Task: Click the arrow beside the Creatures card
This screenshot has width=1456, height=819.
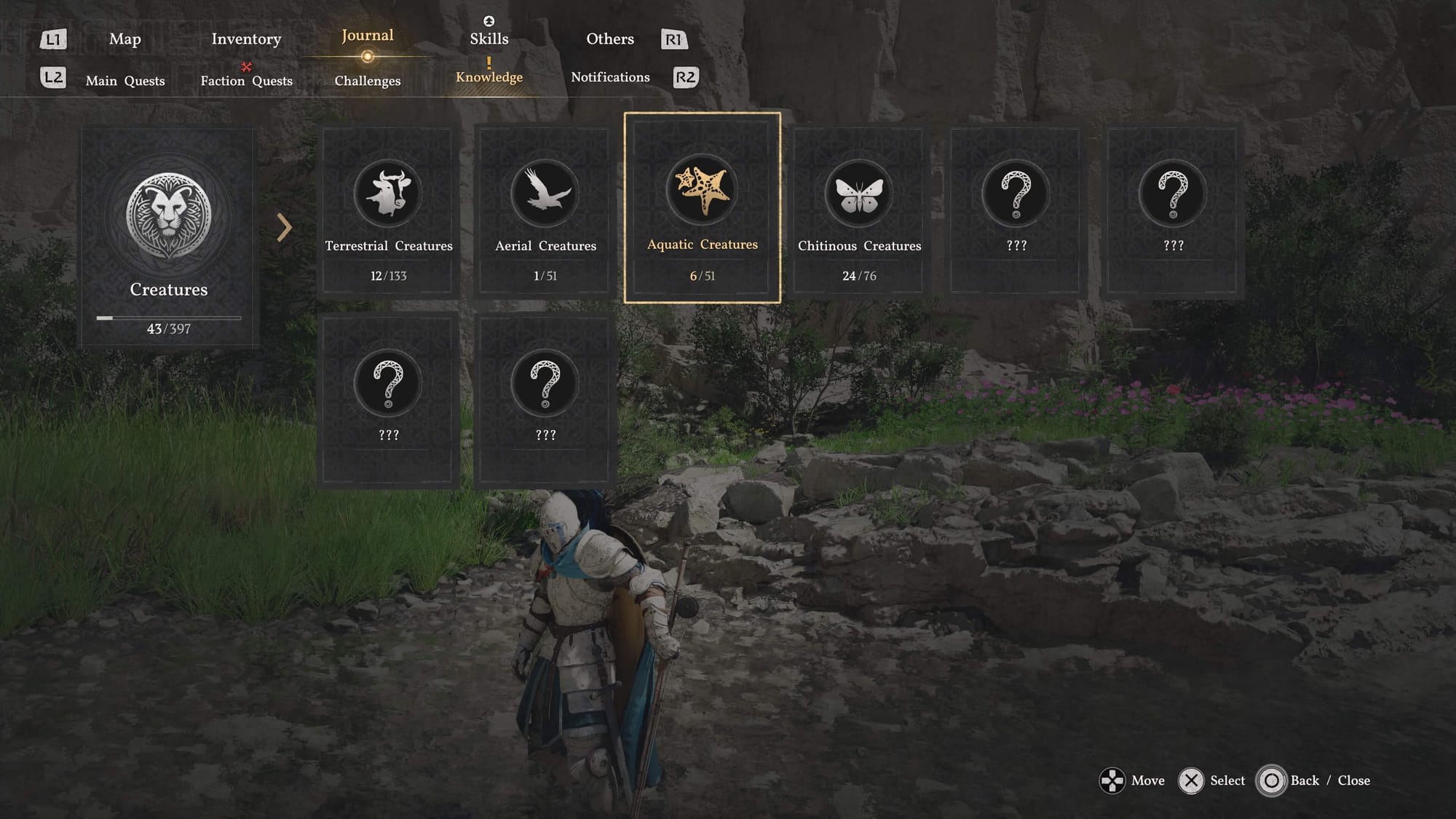Action: 284,228
